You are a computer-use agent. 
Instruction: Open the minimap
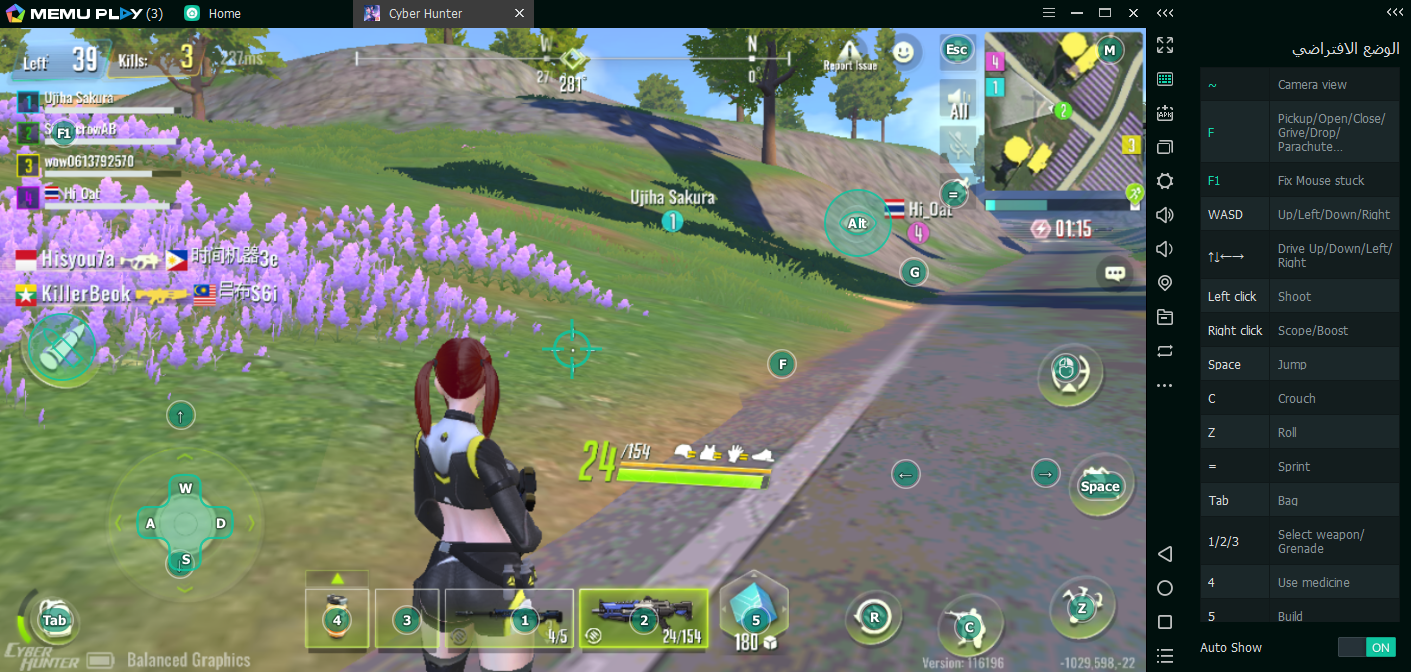coord(1063,110)
